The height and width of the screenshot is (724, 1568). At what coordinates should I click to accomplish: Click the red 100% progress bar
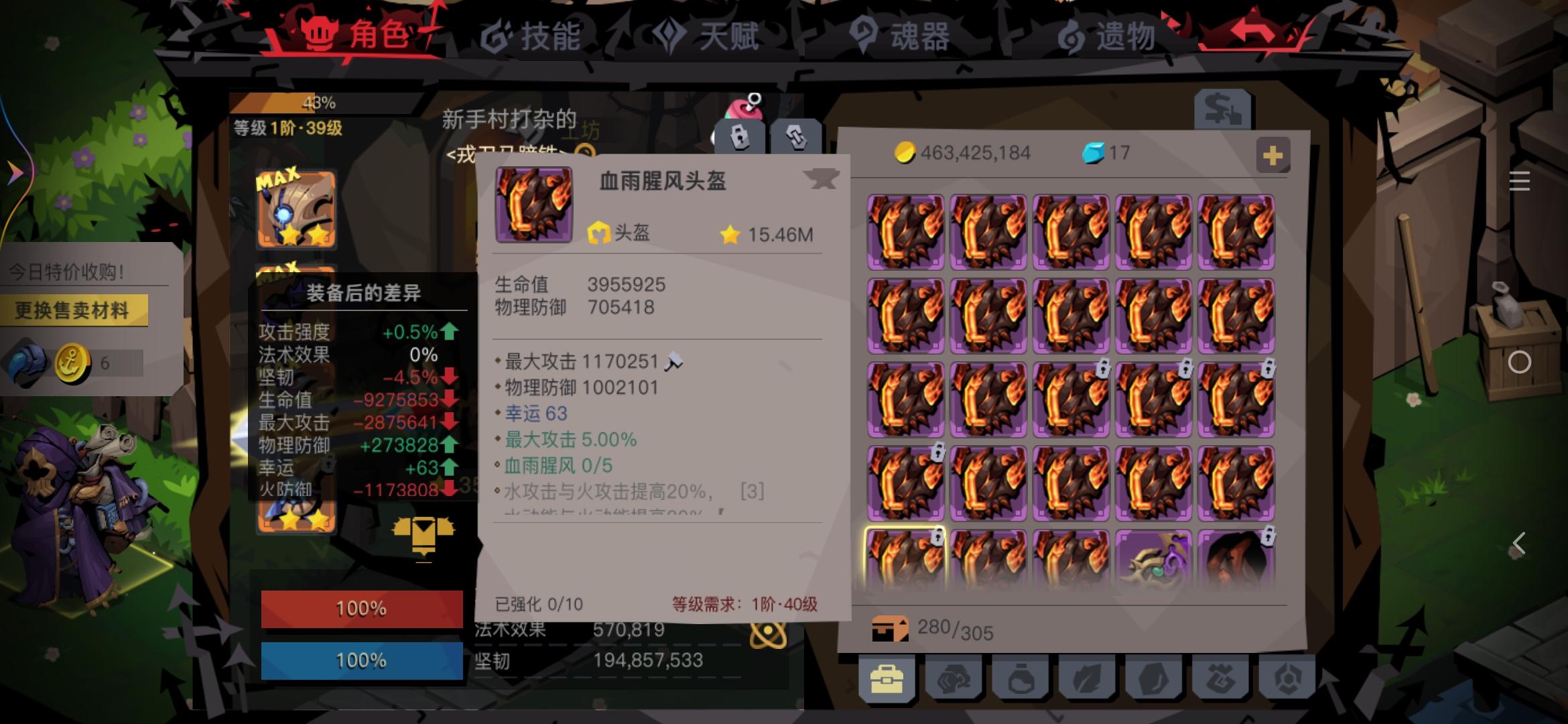pos(361,609)
